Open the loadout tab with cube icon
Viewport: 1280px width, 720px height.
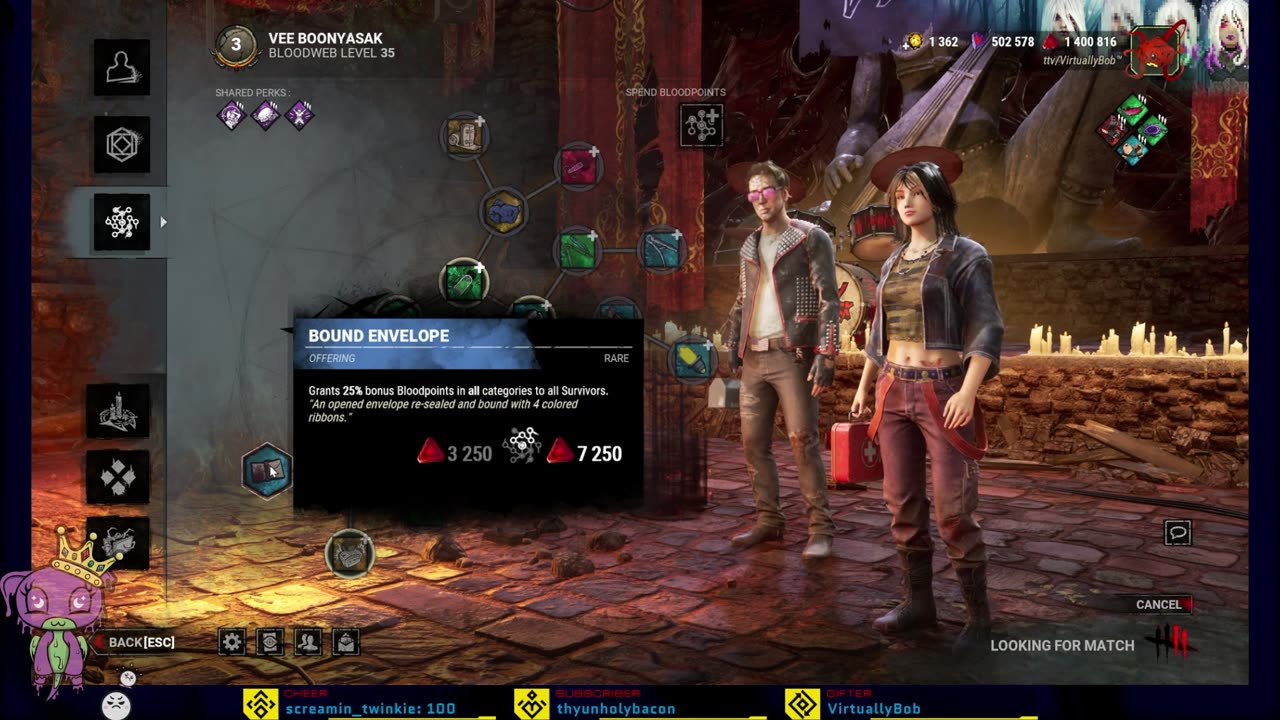pyautogui.click(x=122, y=145)
